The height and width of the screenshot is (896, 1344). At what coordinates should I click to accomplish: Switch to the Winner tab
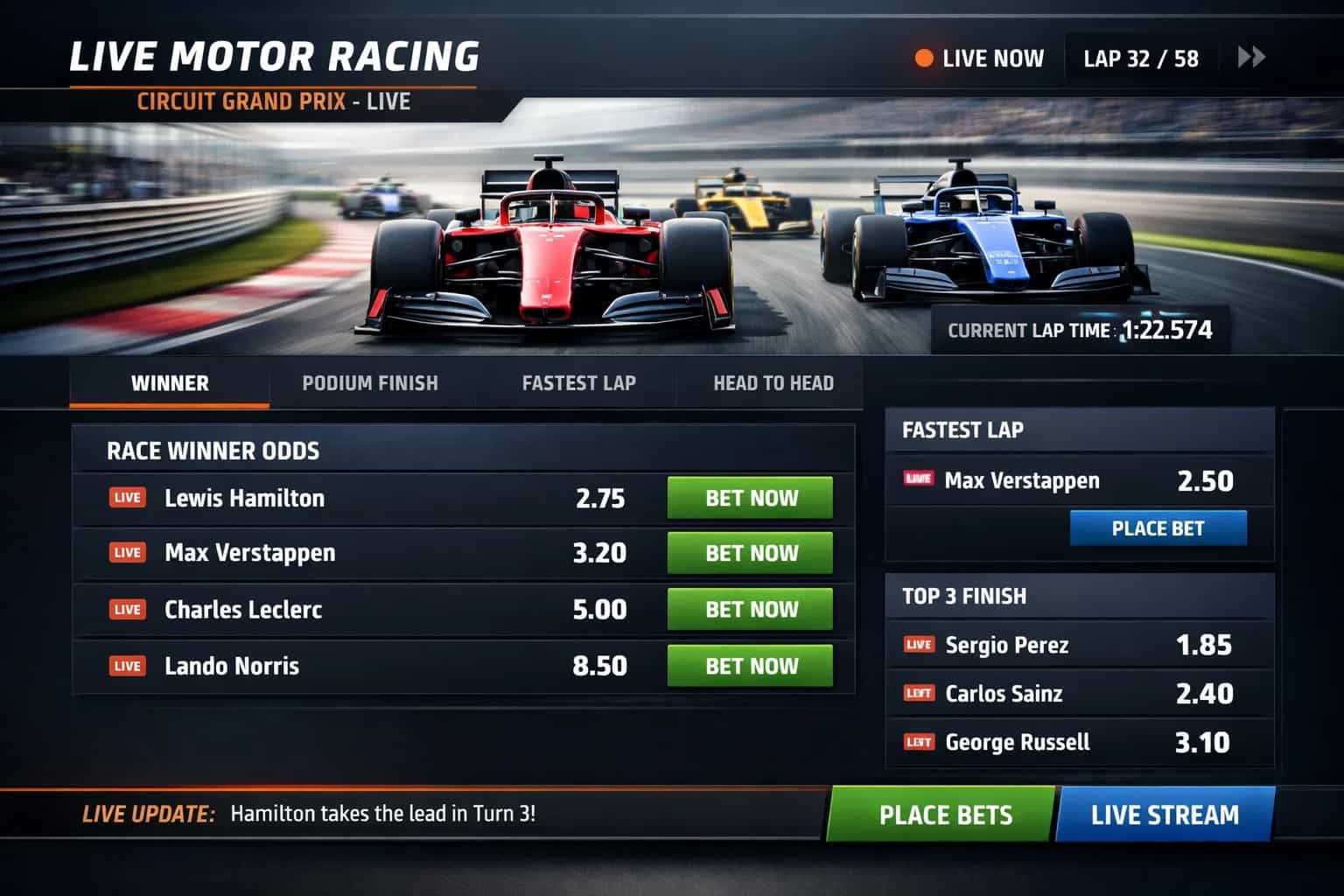tap(170, 383)
